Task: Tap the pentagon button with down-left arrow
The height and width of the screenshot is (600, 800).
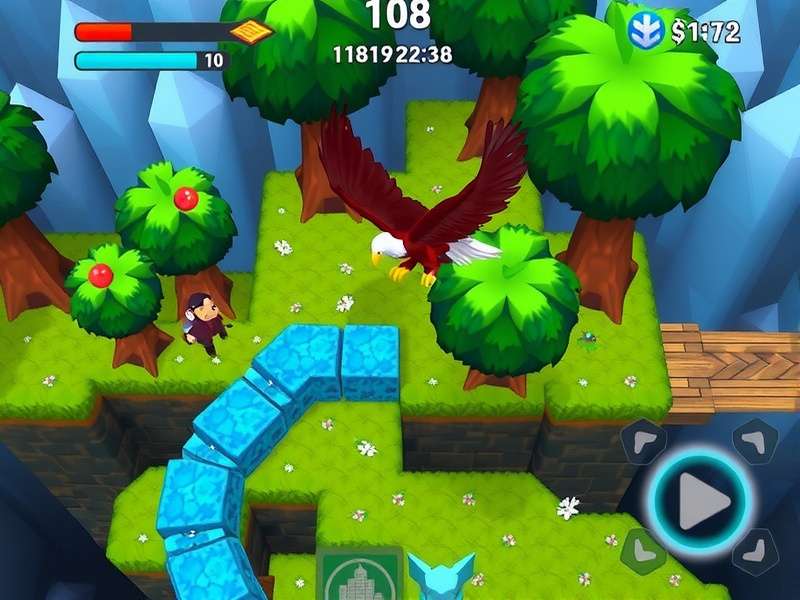Action: pos(642,551)
